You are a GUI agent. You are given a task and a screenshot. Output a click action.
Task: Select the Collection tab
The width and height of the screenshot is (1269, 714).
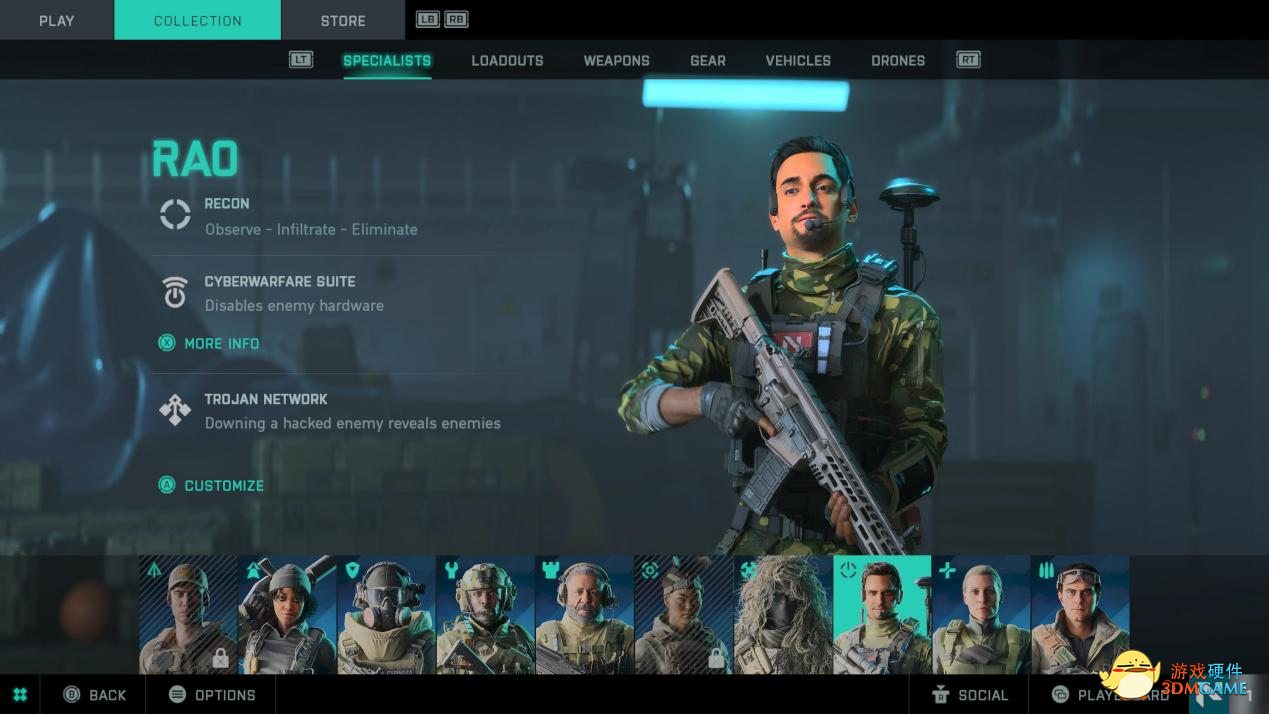pos(197,20)
